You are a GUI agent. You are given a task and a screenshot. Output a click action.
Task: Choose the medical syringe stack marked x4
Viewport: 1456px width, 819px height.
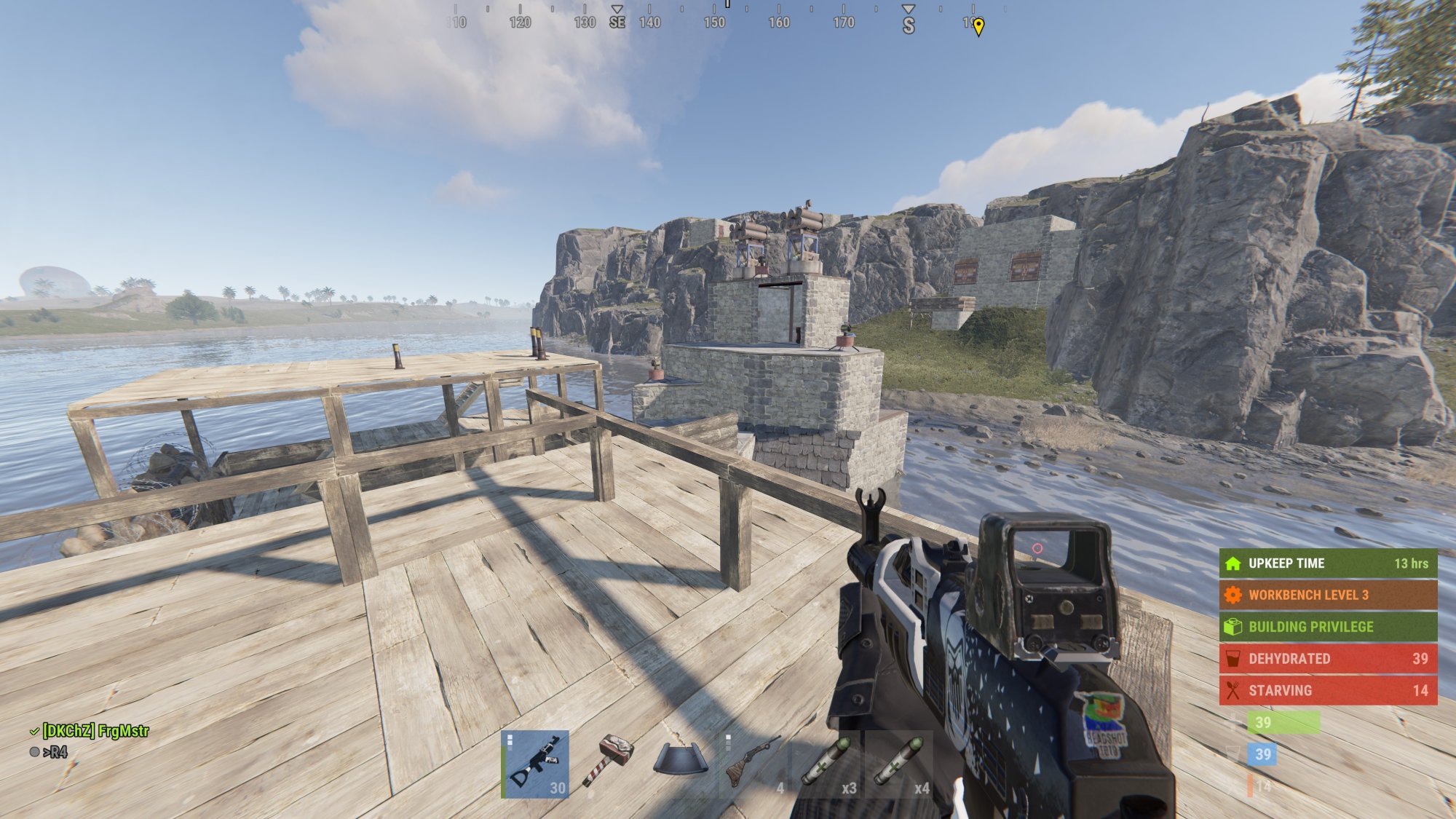click(898, 764)
